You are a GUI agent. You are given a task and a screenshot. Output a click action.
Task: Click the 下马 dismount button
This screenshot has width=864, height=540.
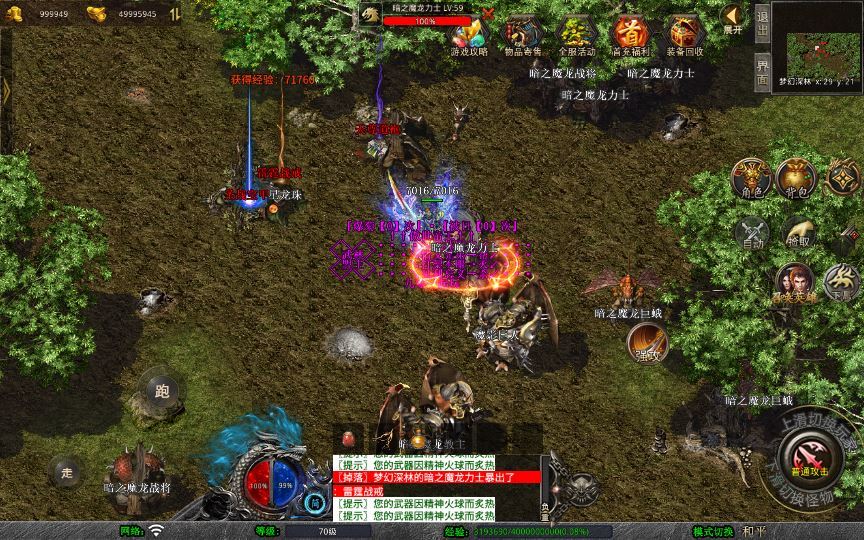pyautogui.click(x=842, y=283)
